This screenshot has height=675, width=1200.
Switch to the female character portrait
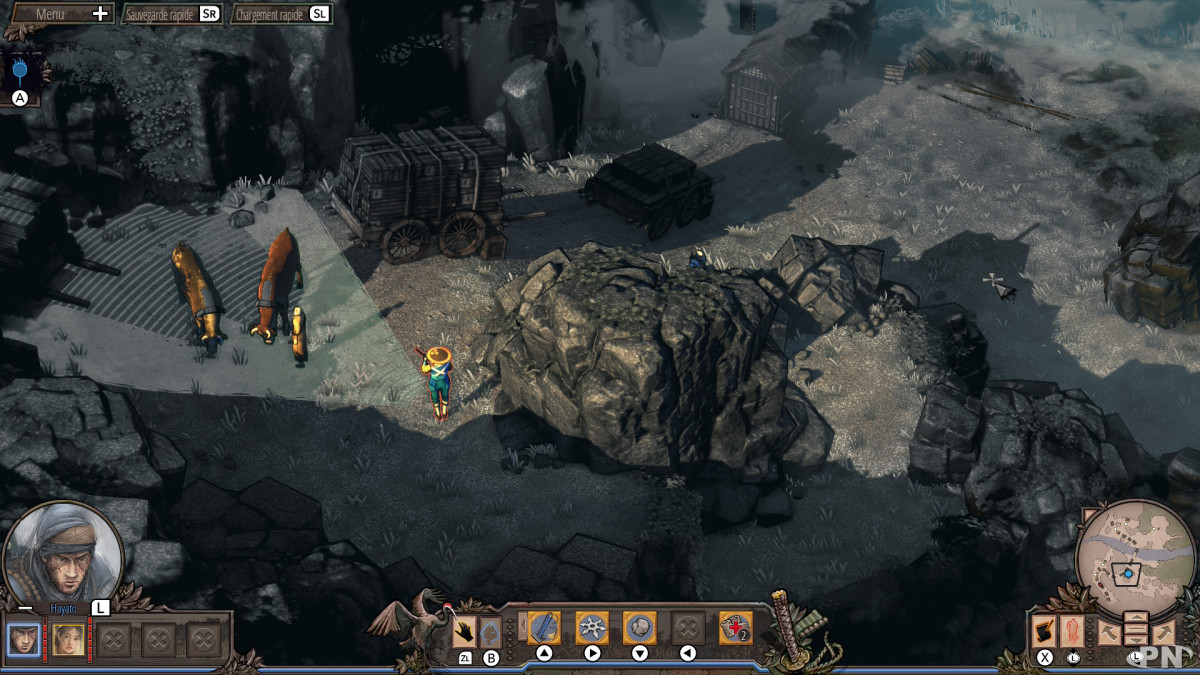coord(68,639)
